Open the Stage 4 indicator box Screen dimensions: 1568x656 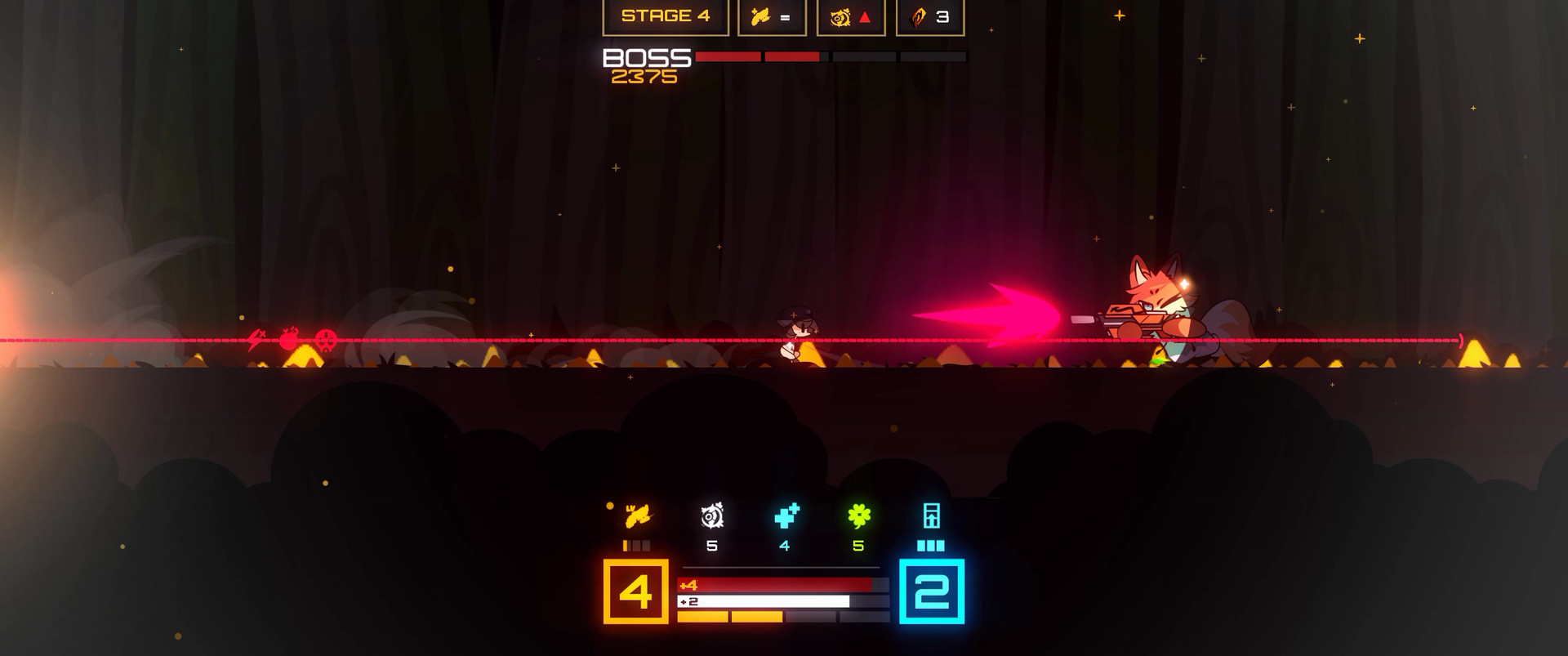point(666,16)
